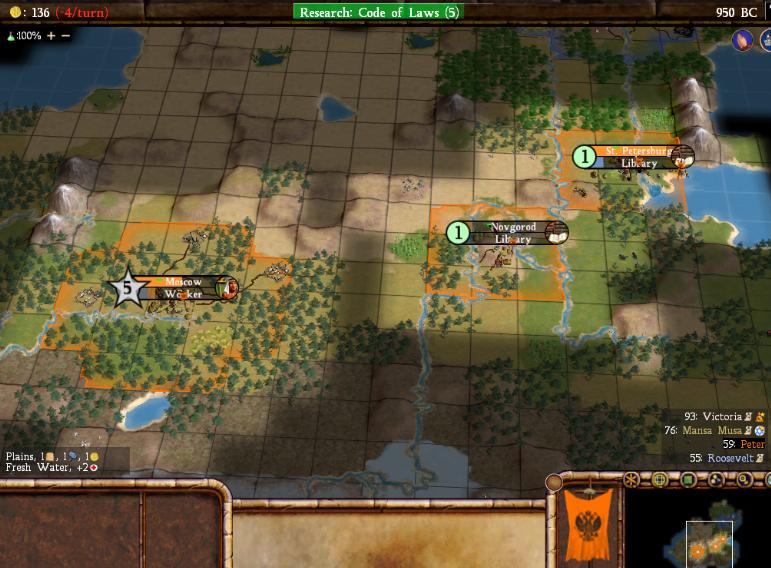Select the Moscow city bar
This screenshot has height=568, width=771.
point(182,288)
